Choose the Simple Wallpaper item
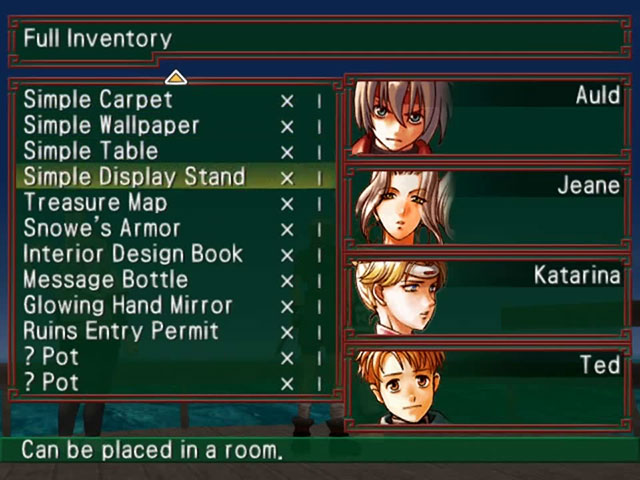This screenshot has height=480, width=640. (111, 126)
